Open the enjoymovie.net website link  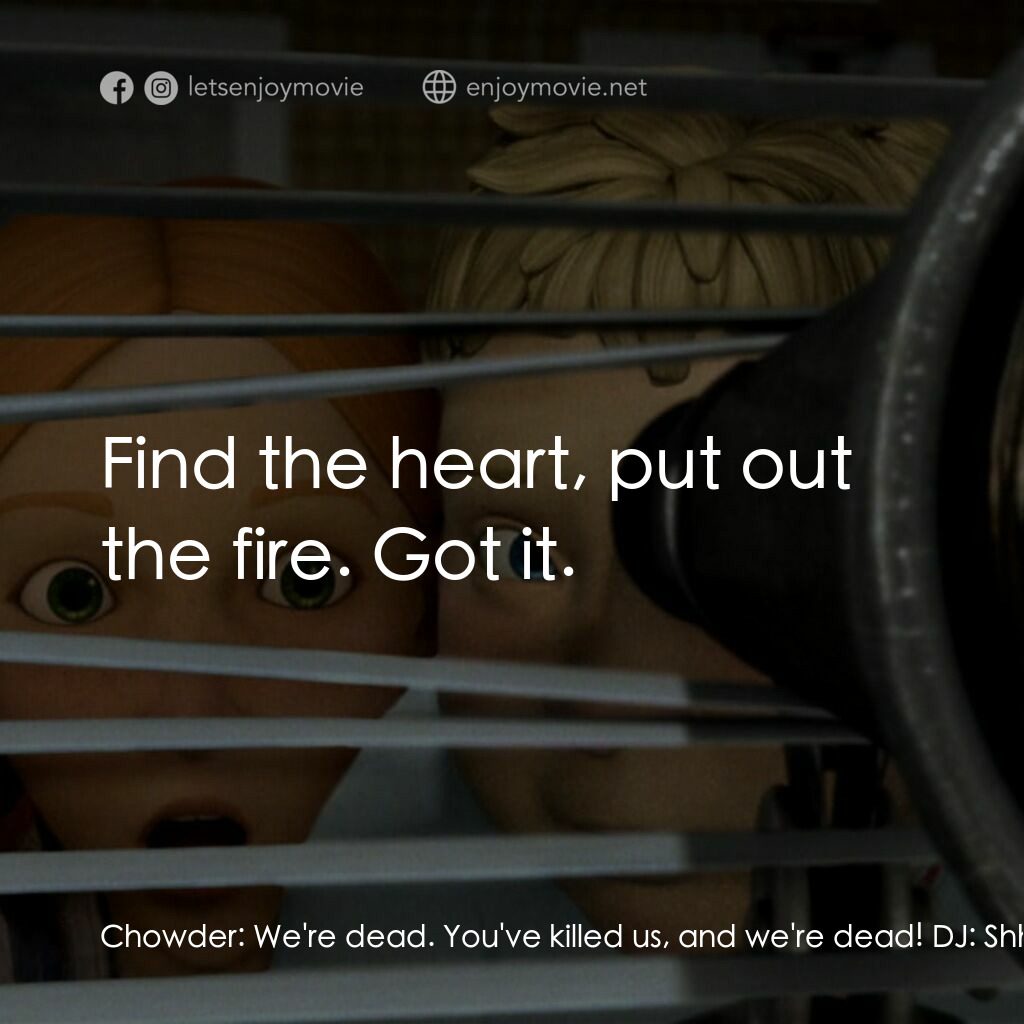(555, 88)
